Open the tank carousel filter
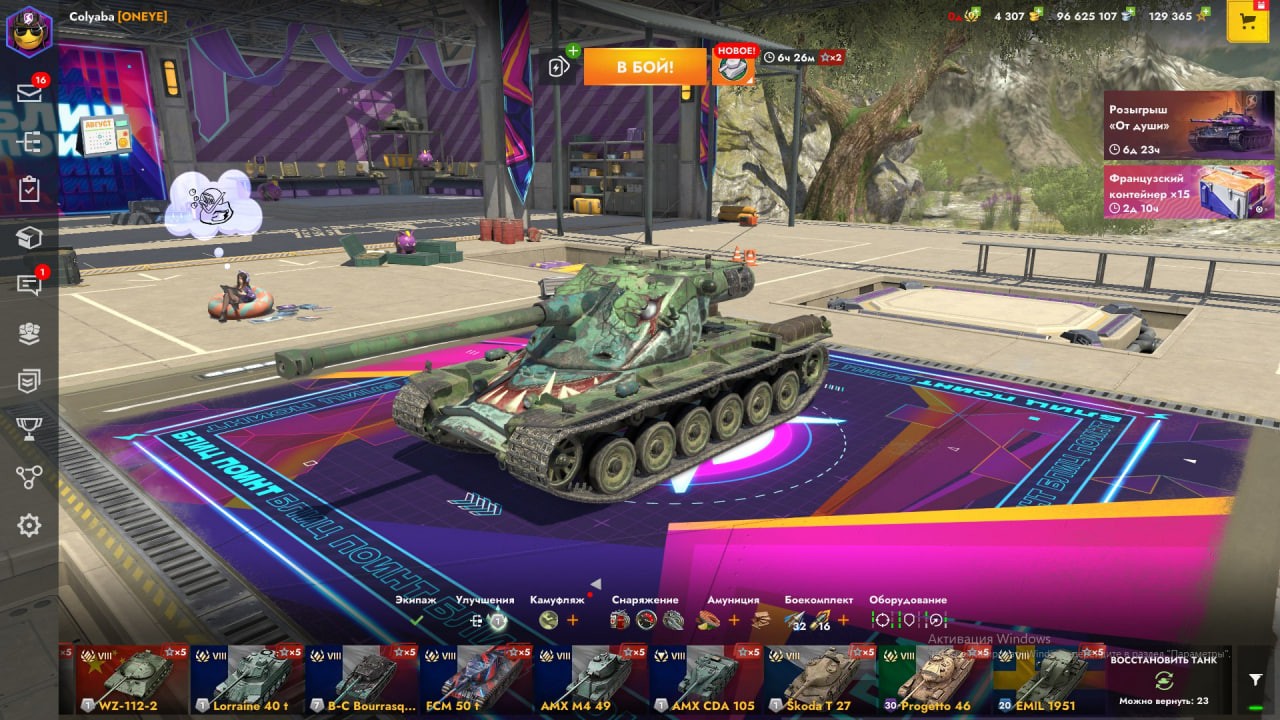This screenshot has width=1280, height=720. pos(1256,679)
